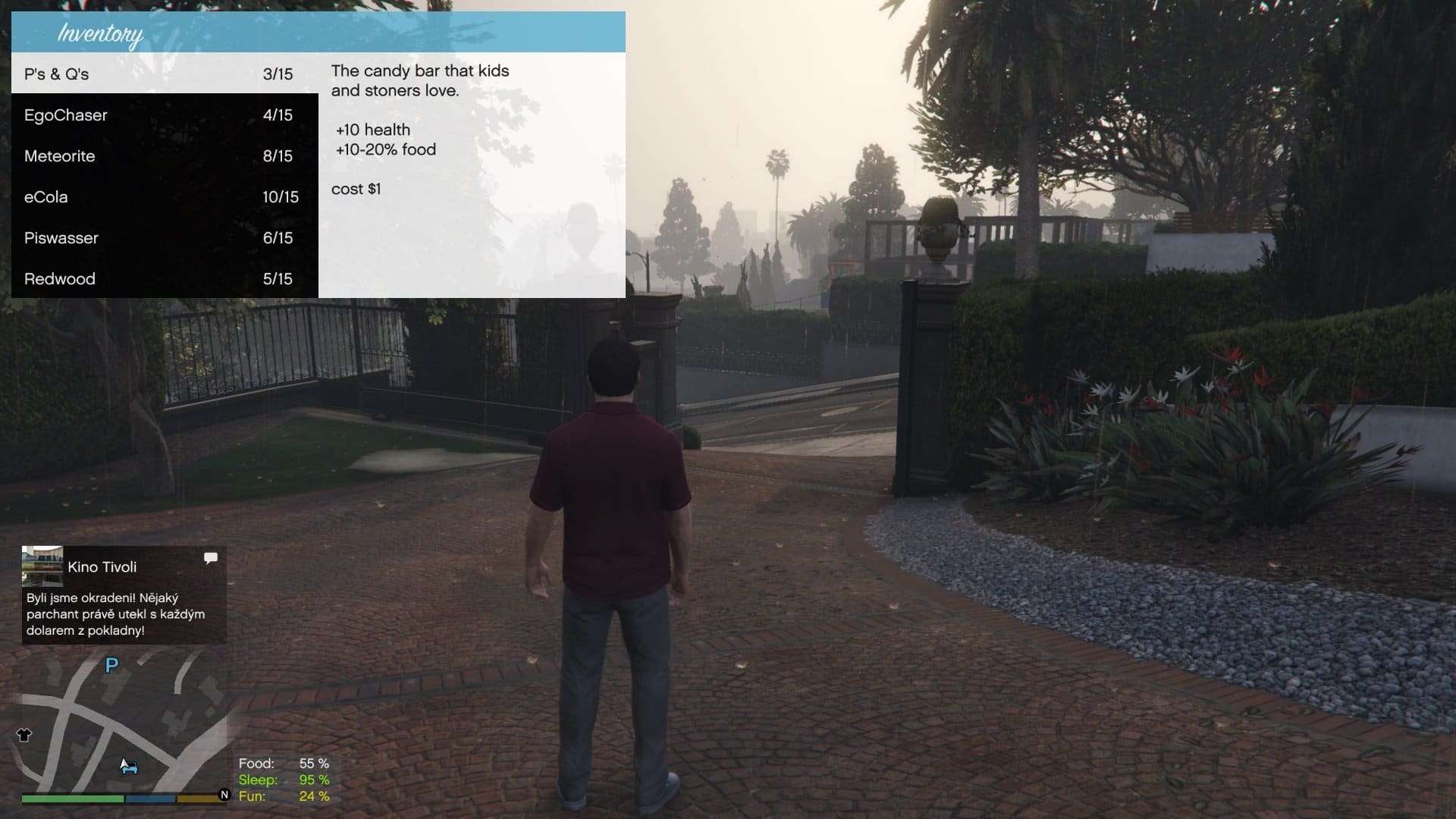This screenshot has height=819, width=1456.
Task: Select the blue P parking marker on the minimap
Action: point(111,665)
